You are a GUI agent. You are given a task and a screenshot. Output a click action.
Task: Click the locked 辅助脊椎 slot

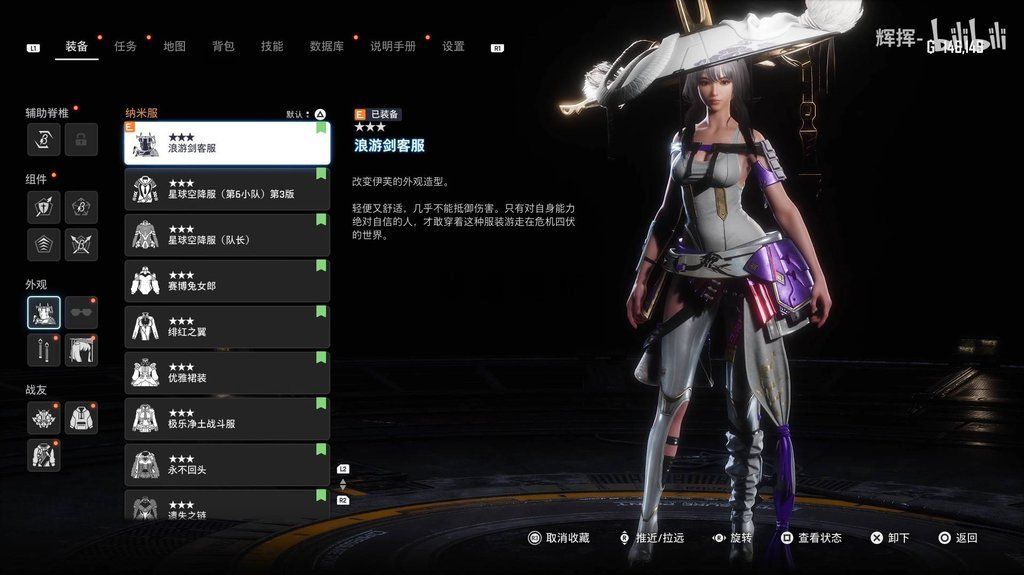pyautogui.click(x=81, y=140)
